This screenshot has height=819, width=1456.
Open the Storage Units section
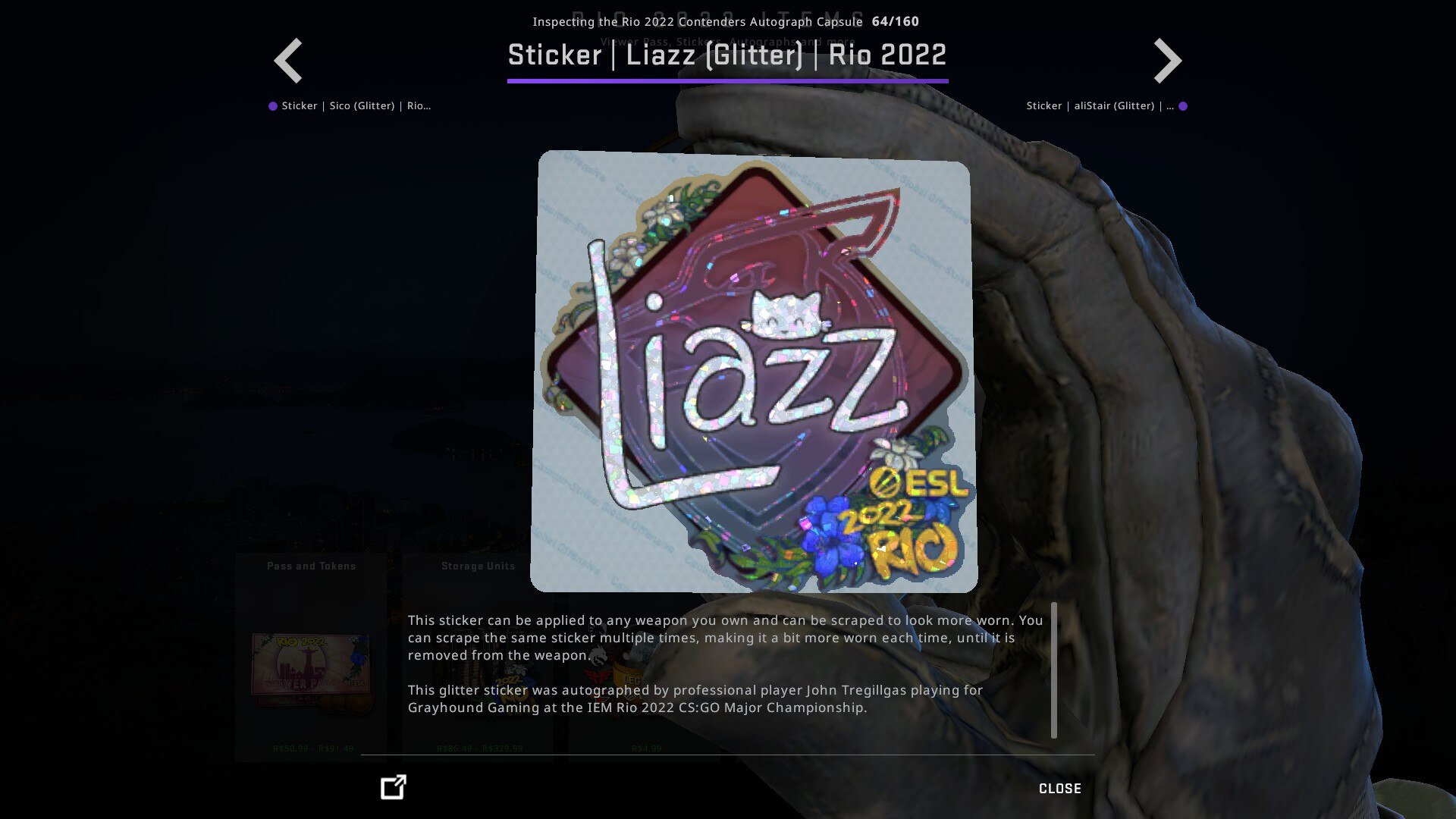point(479,565)
